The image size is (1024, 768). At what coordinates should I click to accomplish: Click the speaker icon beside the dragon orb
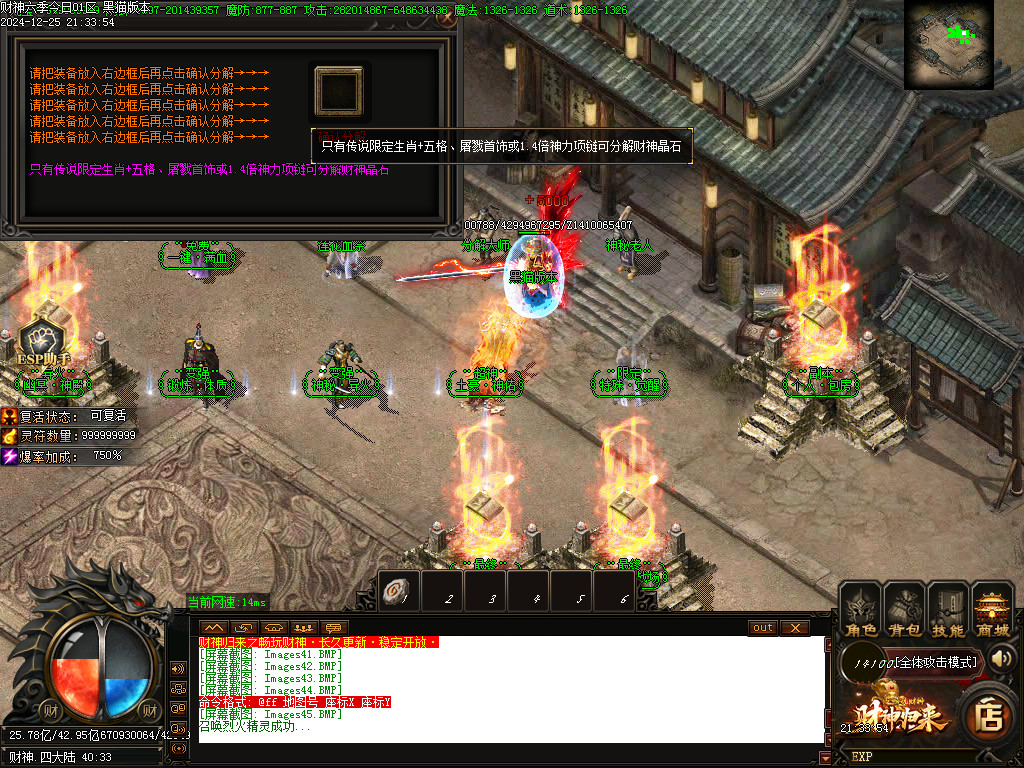click(179, 668)
